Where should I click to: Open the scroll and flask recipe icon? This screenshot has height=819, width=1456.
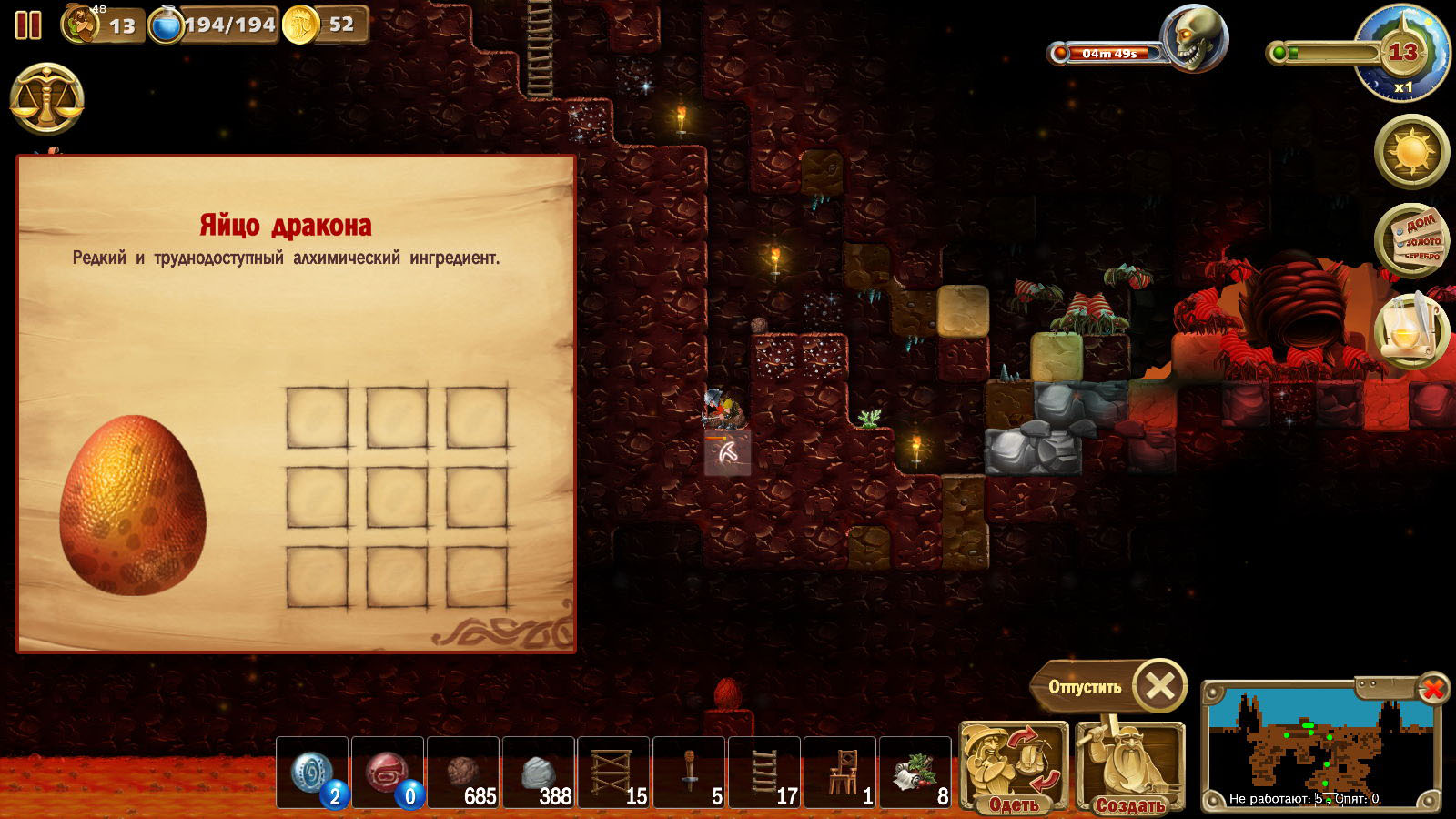(1410, 331)
